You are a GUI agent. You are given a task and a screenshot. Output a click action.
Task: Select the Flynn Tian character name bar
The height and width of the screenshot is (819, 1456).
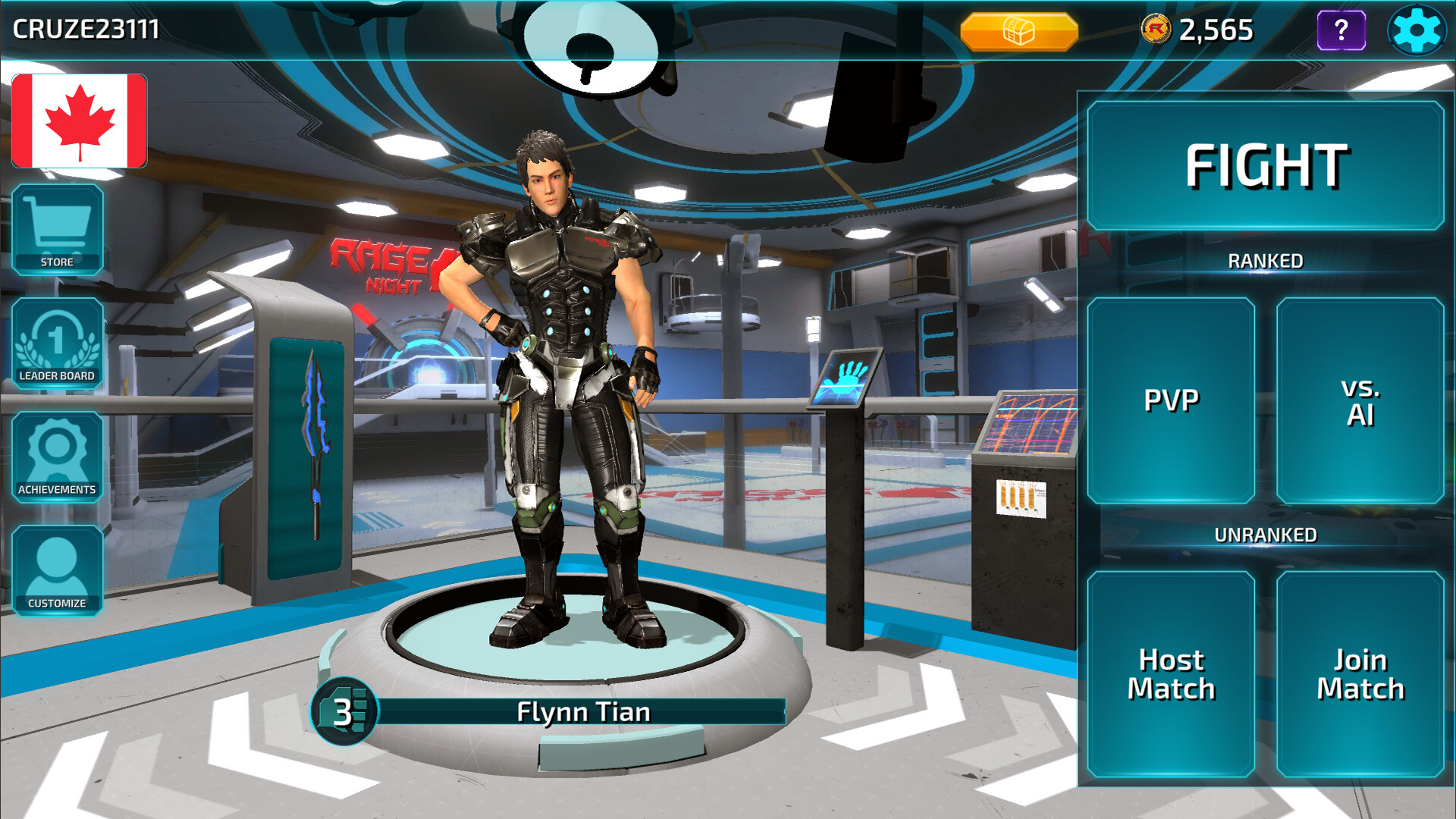pyautogui.click(x=582, y=712)
